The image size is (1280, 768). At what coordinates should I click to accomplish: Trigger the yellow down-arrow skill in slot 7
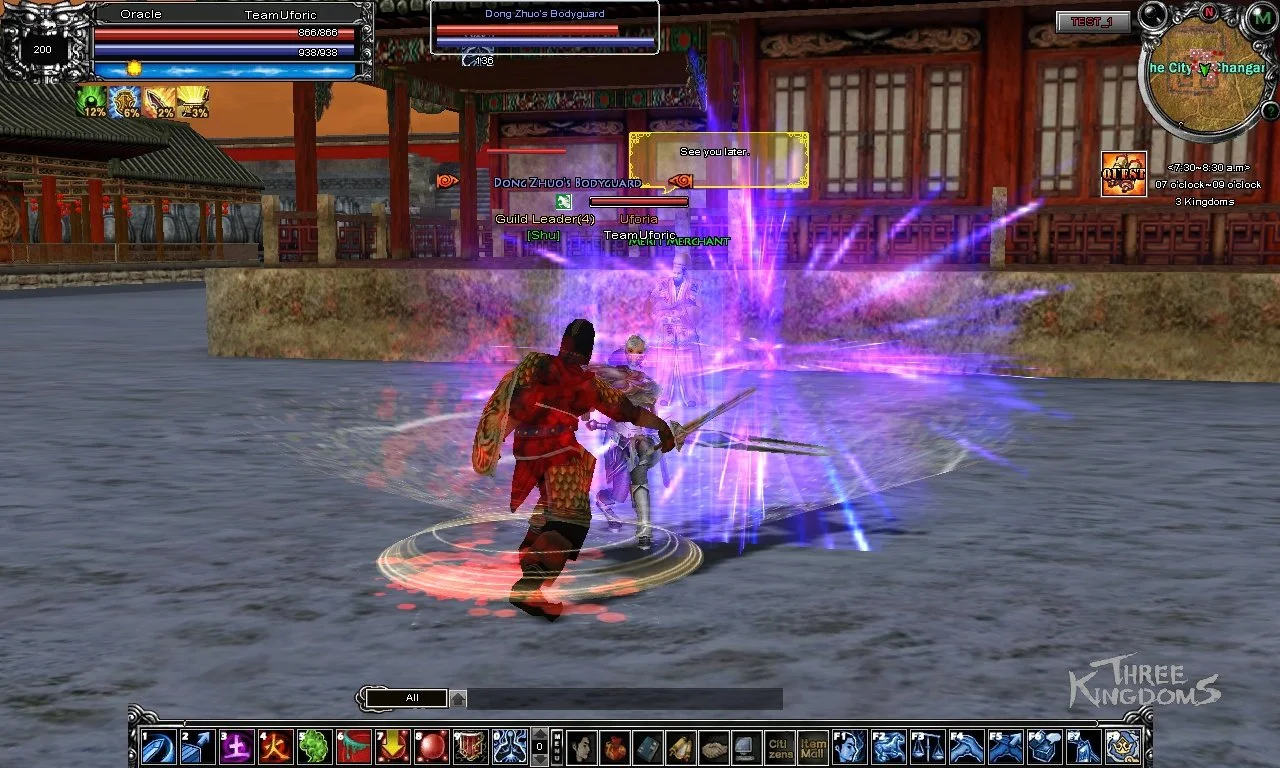pos(393,745)
